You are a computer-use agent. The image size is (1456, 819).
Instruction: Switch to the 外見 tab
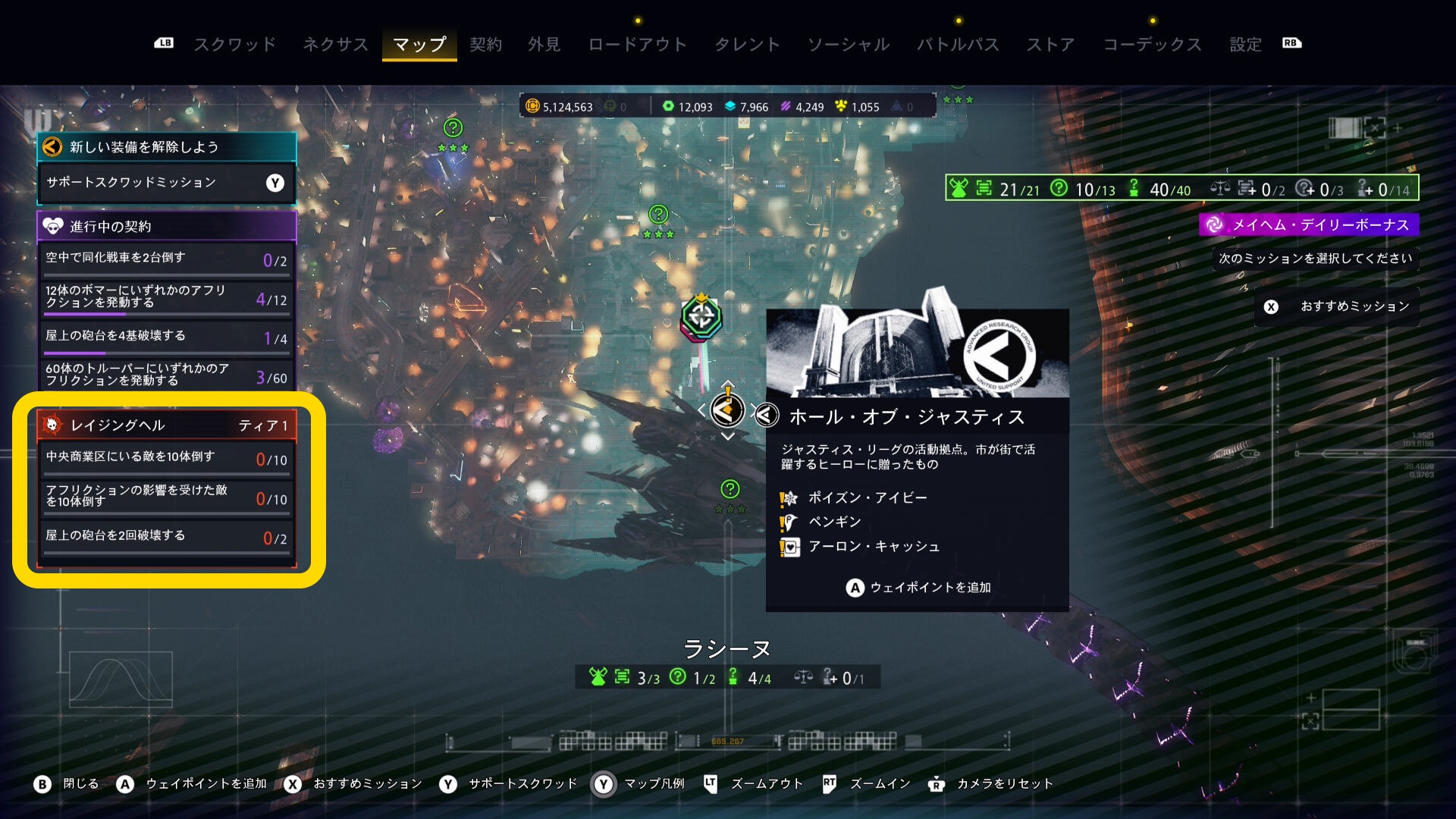coord(544,45)
